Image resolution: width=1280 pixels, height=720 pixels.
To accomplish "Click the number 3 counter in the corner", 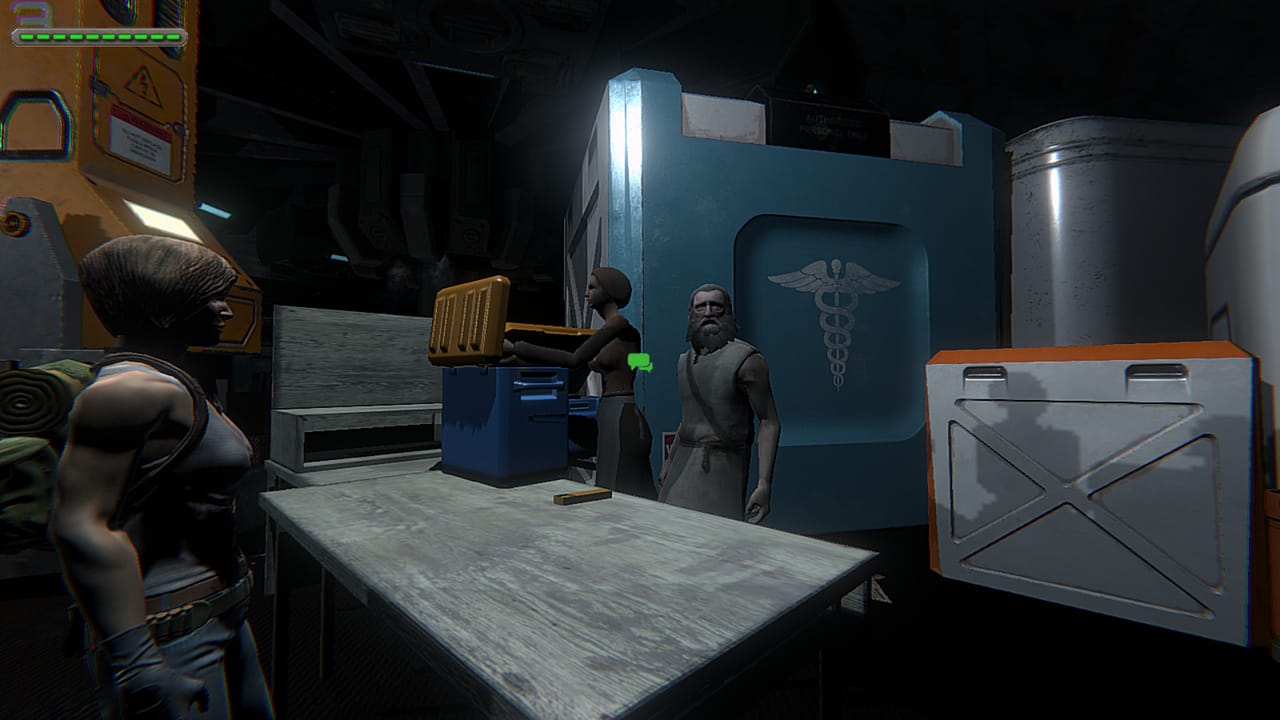I will pyautogui.click(x=26, y=15).
